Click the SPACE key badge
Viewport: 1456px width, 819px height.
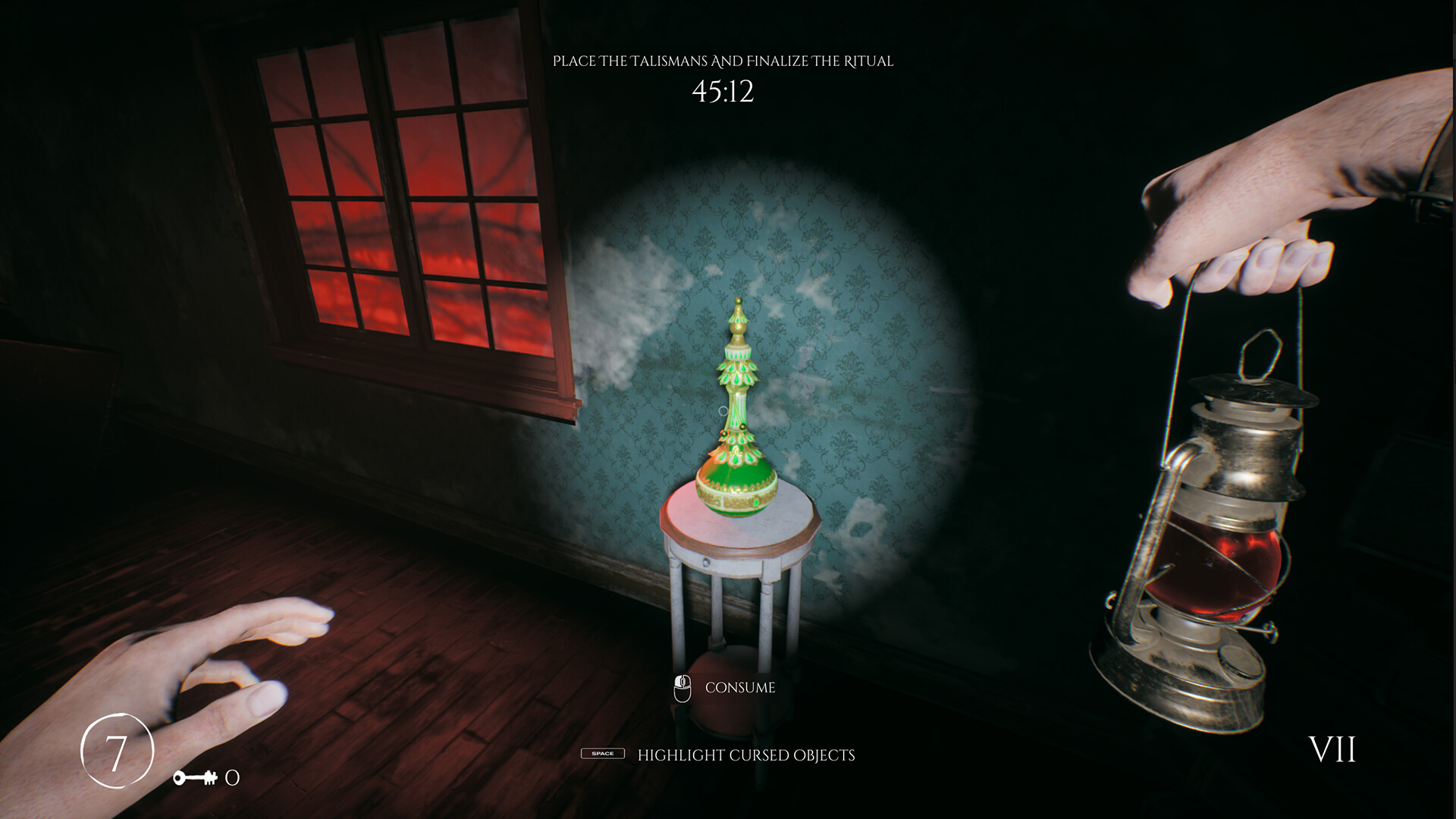pyautogui.click(x=603, y=755)
